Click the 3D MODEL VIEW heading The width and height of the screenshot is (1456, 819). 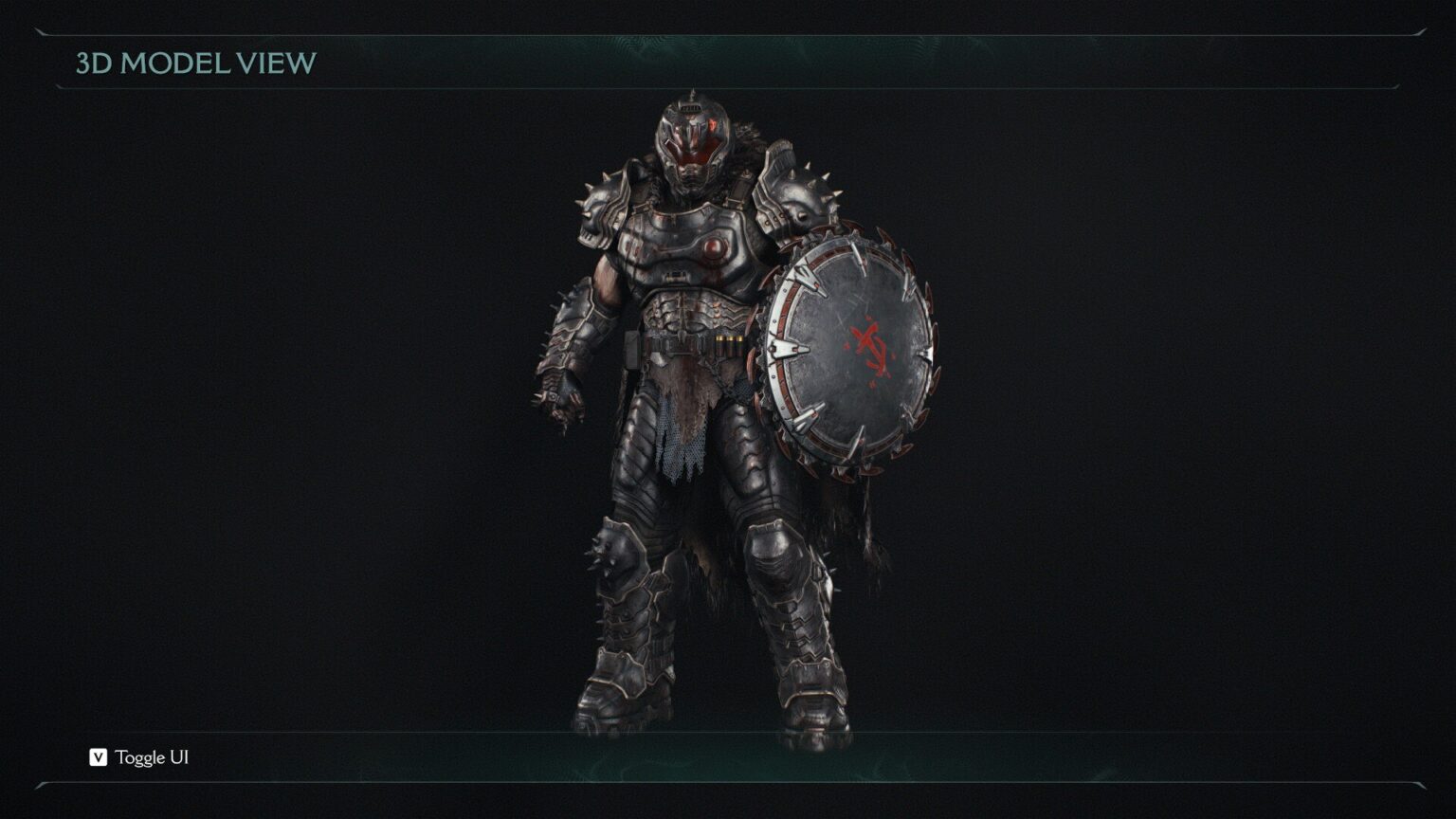(194, 62)
